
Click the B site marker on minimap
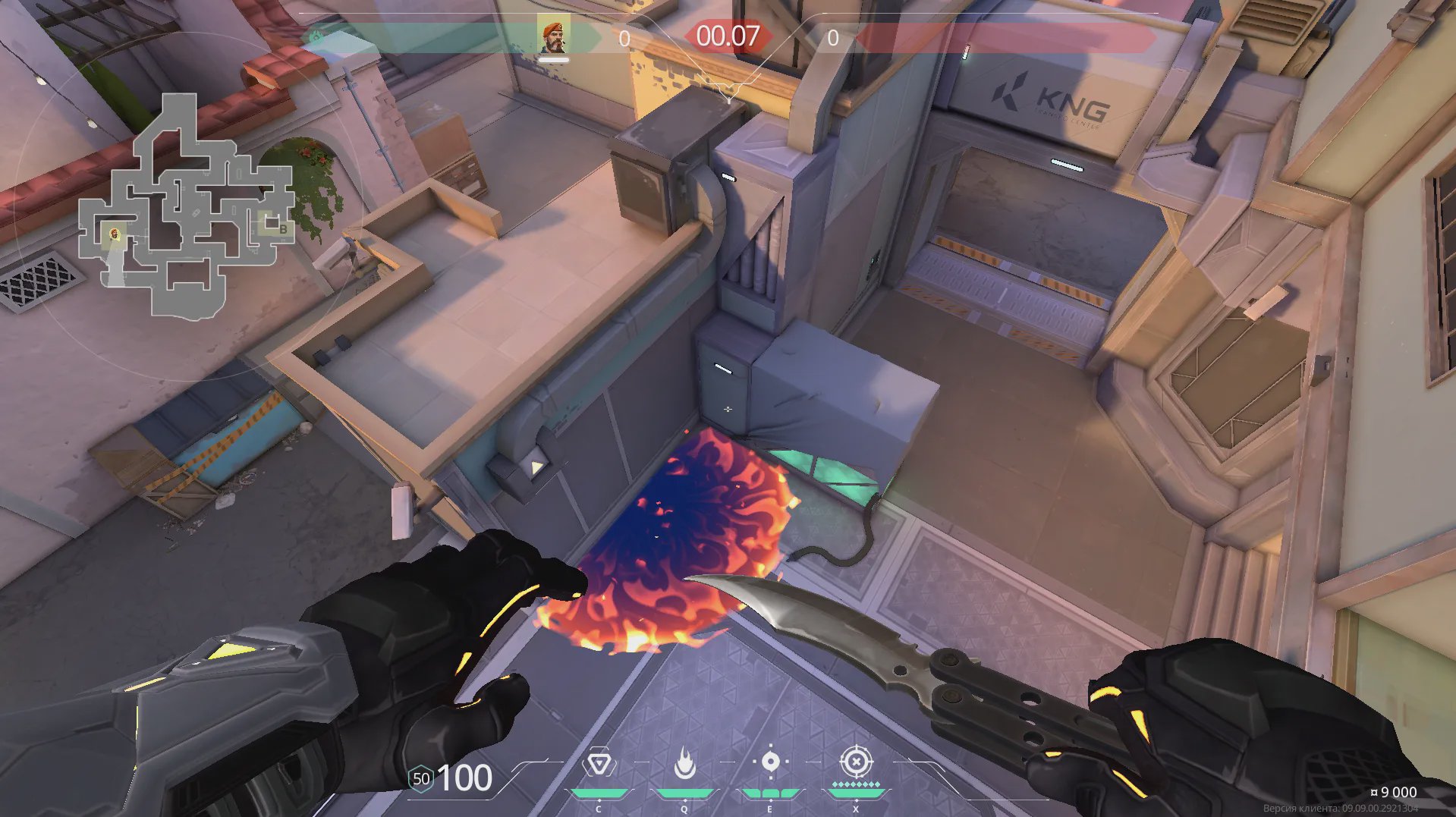[x=282, y=228]
